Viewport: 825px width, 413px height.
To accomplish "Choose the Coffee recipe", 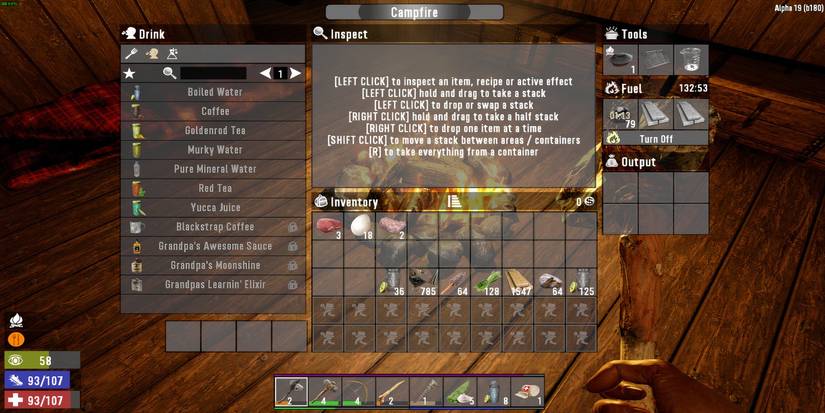I will (x=214, y=111).
